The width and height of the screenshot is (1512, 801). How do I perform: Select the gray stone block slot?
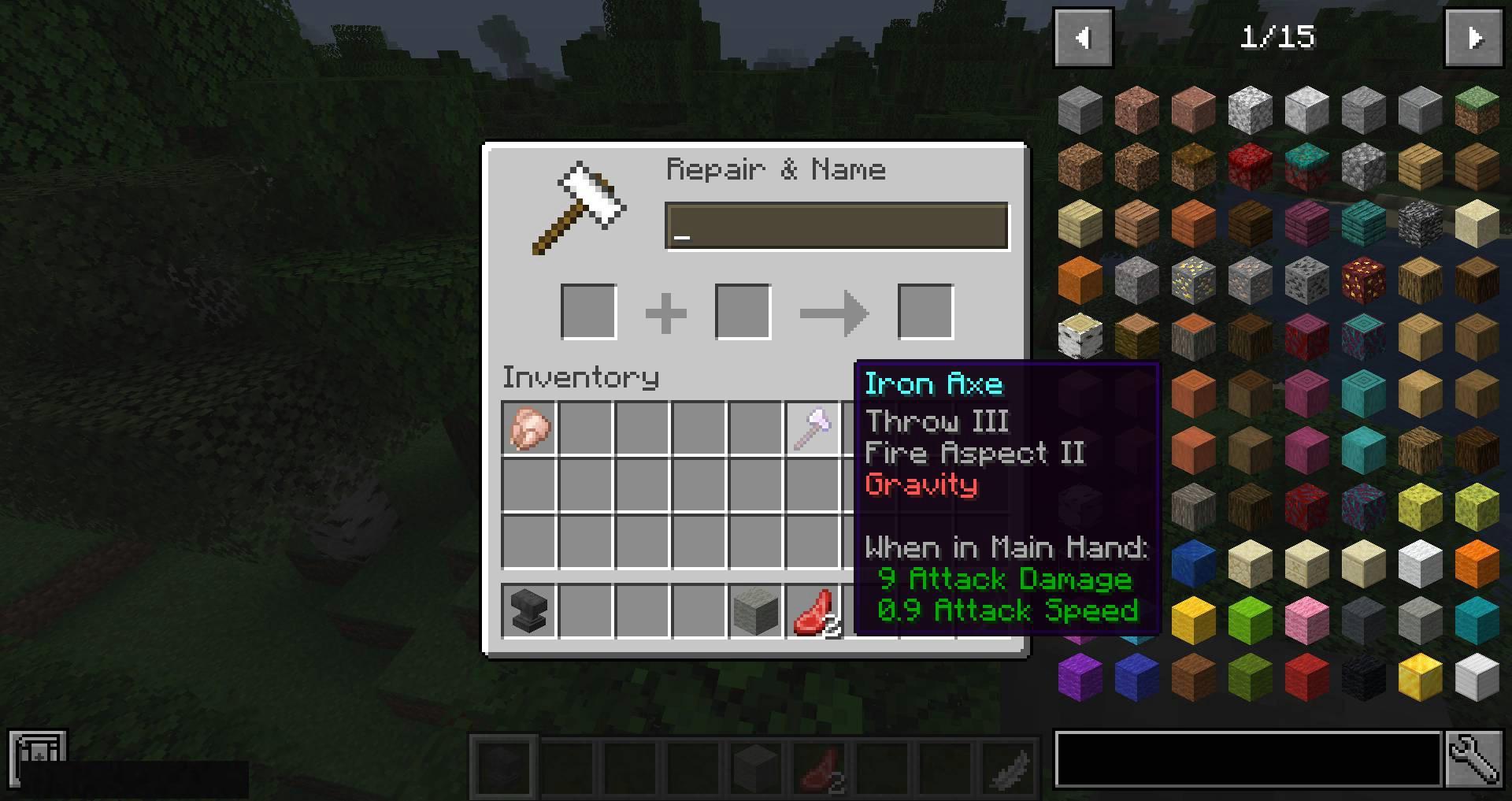click(755, 611)
